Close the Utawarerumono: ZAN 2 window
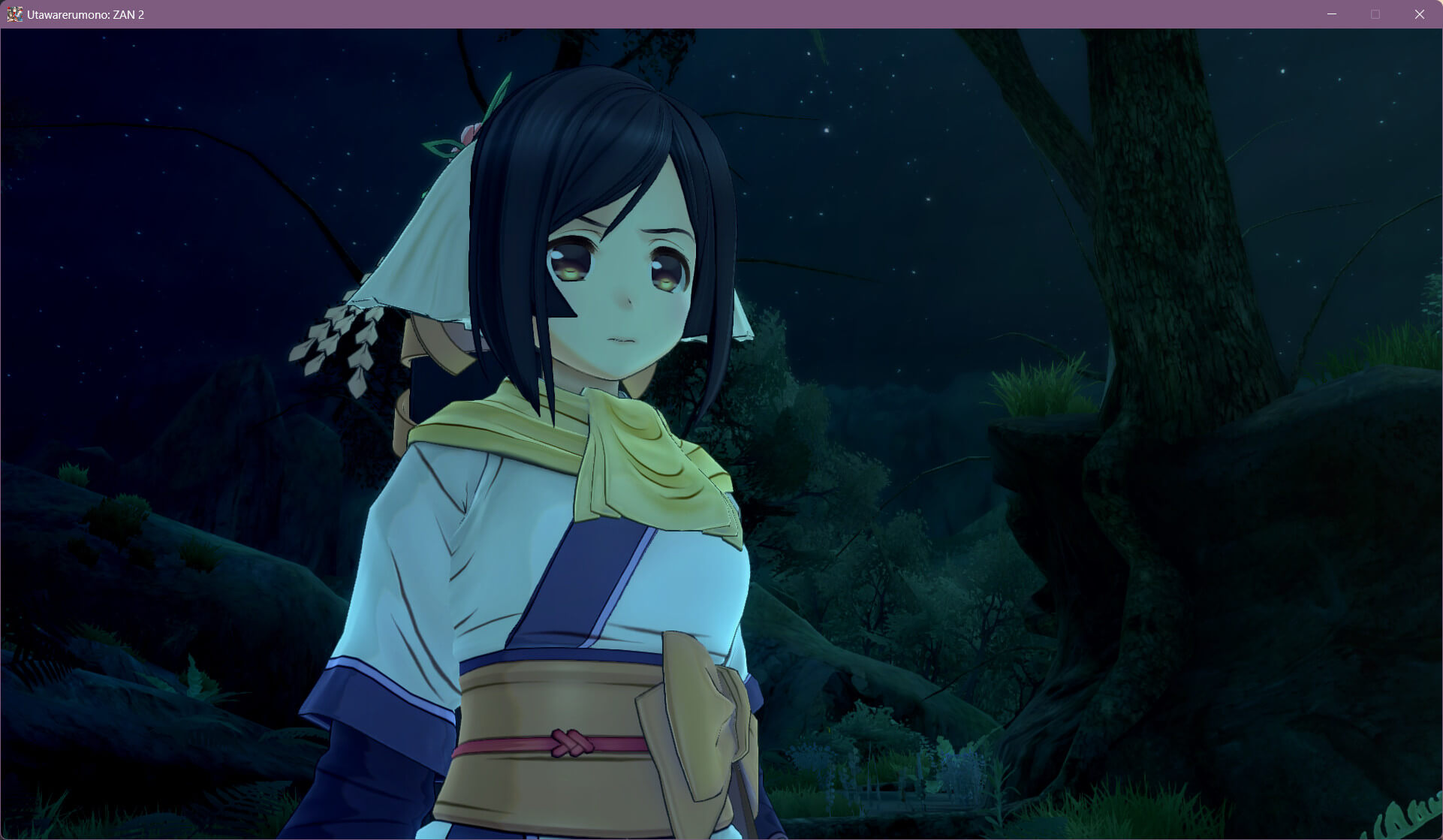This screenshot has height=840, width=1443. click(x=1419, y=14)
